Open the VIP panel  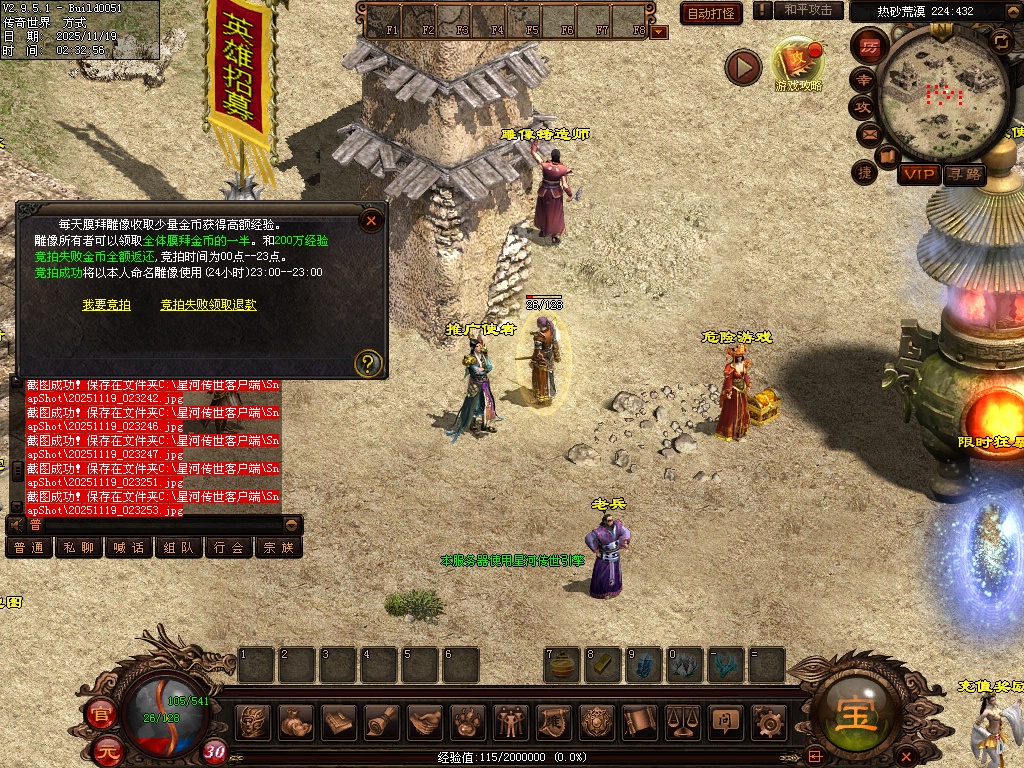[918, 175]
